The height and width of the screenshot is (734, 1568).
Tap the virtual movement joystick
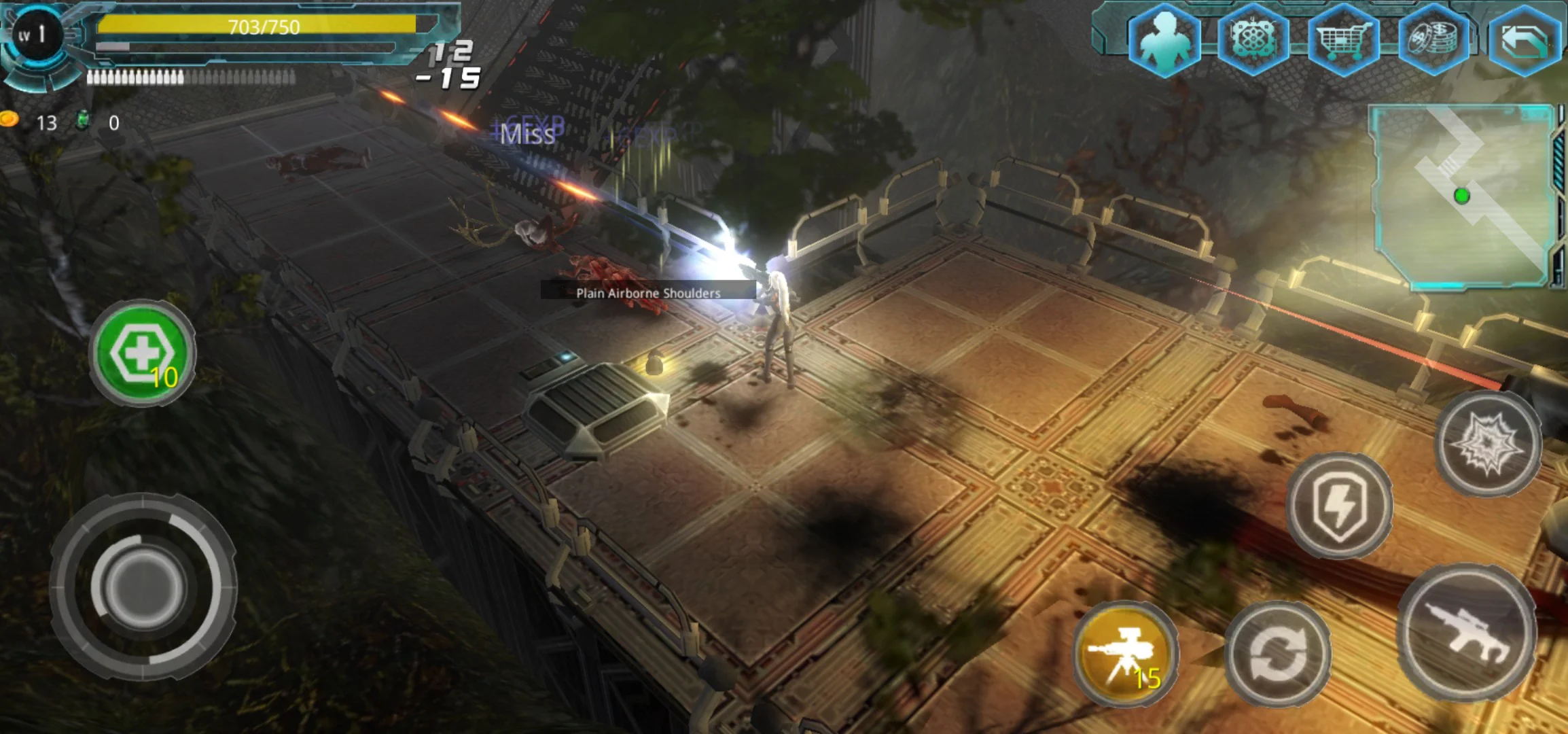[x=141, y=586]
